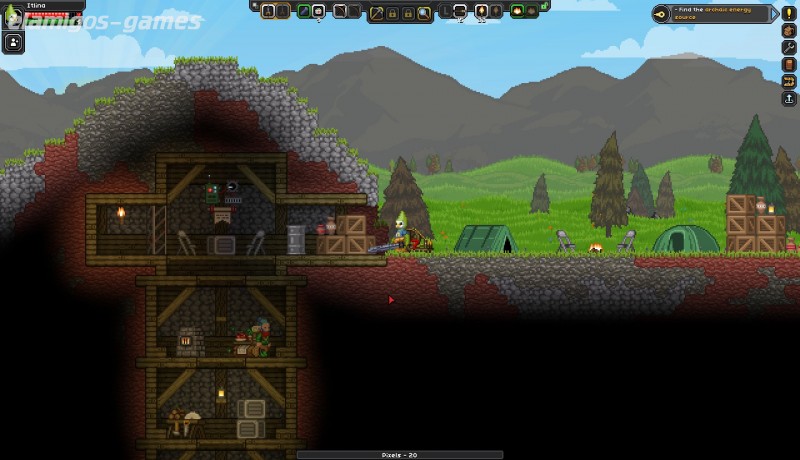
Task: Select the bow hotbar slot
Action: (340, 11)
